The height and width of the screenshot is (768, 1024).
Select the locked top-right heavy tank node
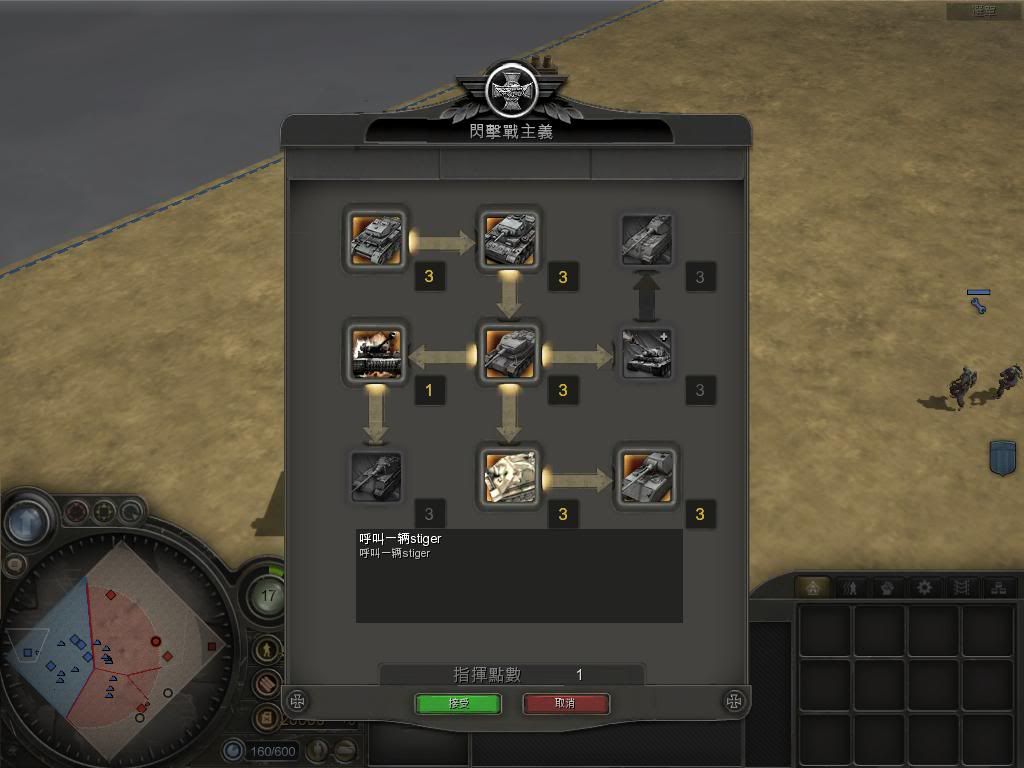tap(646, 239)
